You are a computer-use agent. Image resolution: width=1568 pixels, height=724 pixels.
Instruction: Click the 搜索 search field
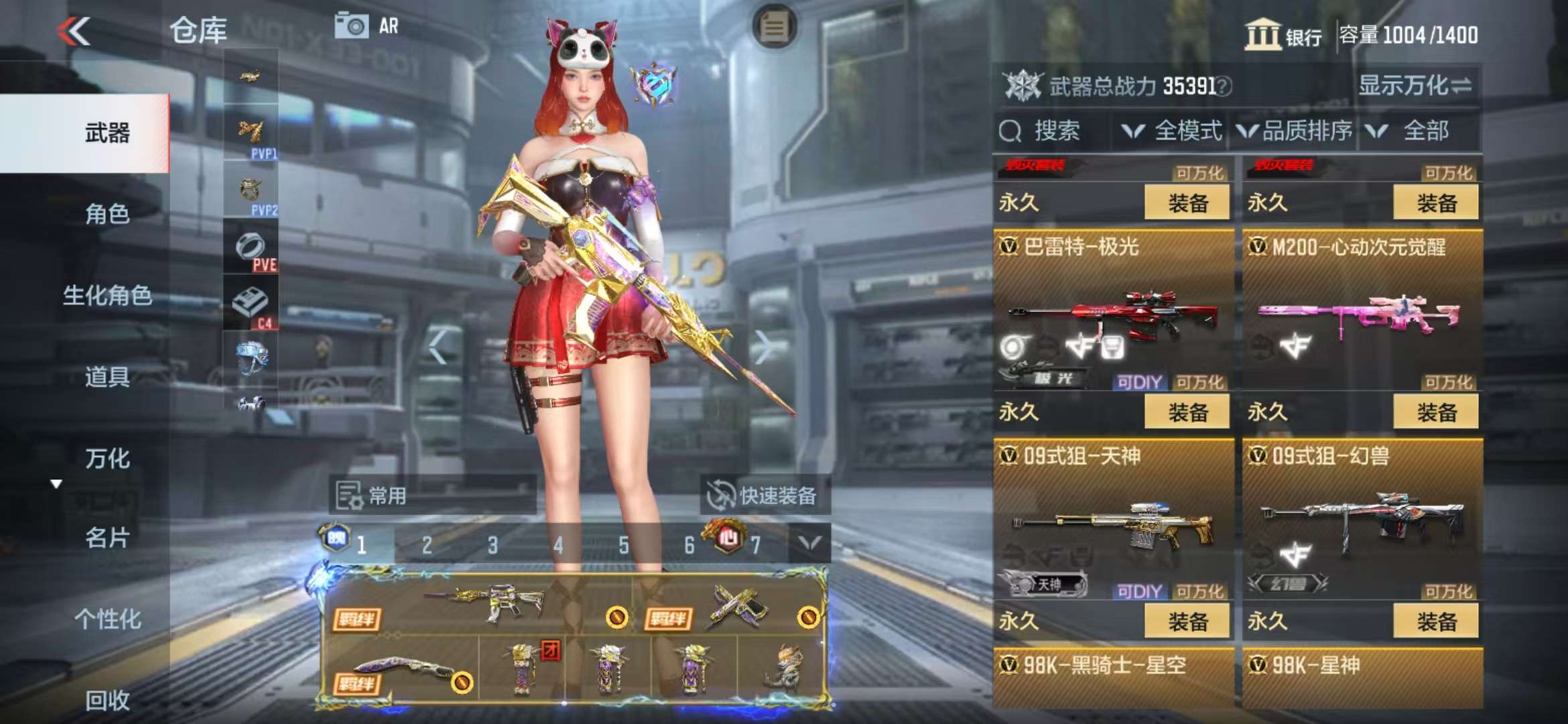pos(1056,131)
